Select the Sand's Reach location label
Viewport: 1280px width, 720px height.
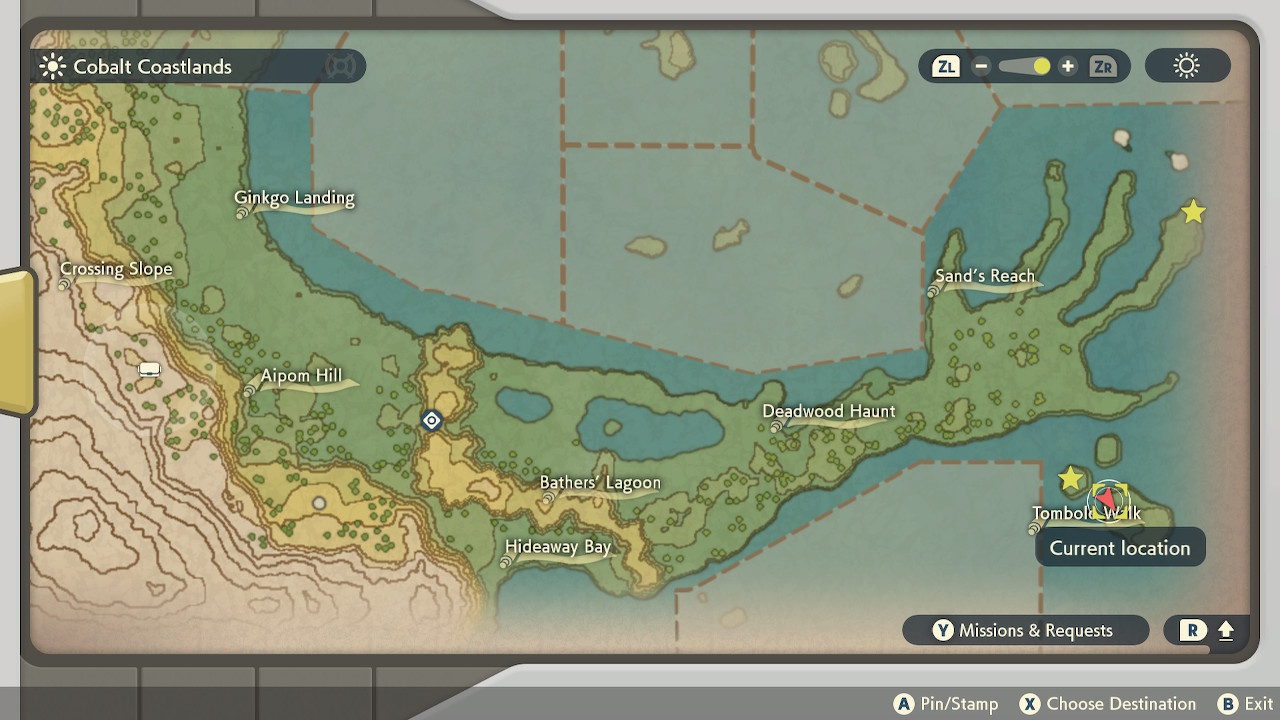pos(987,276)
